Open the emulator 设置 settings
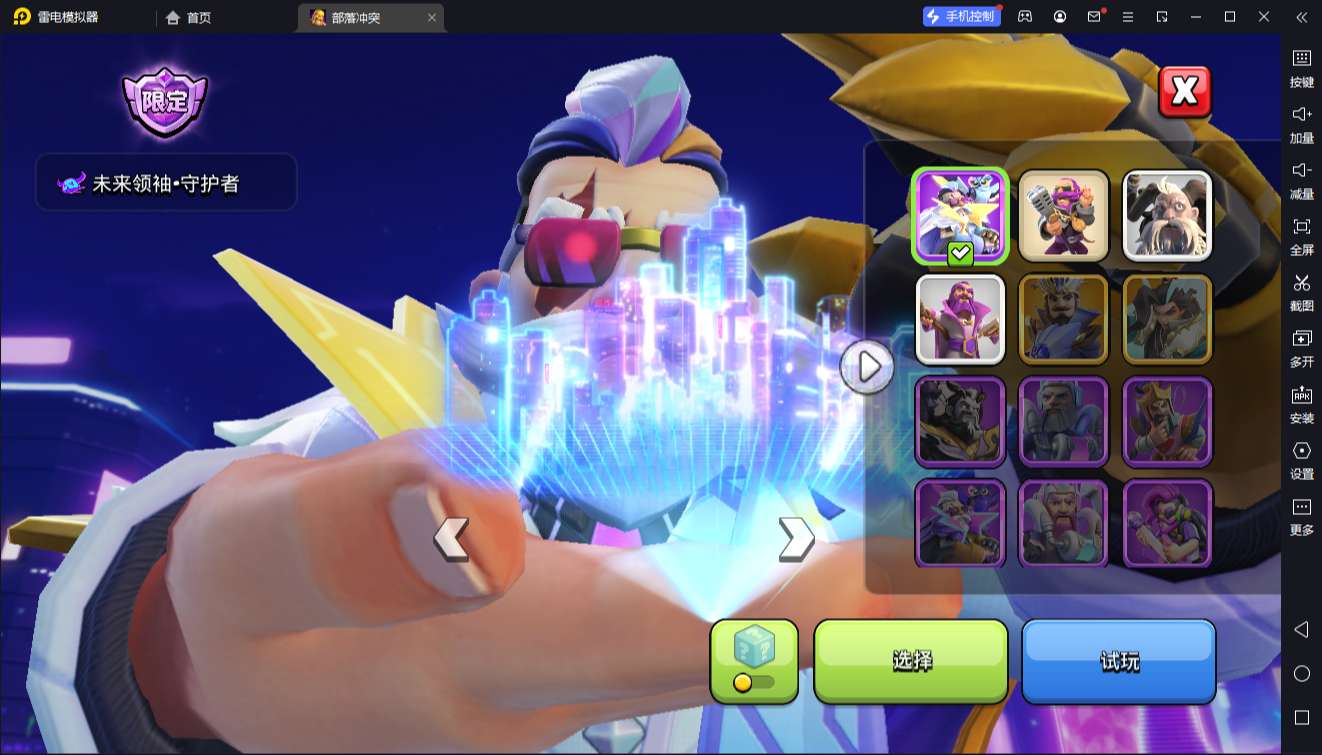This screenshot has height=755, width=1322. 1301,461
